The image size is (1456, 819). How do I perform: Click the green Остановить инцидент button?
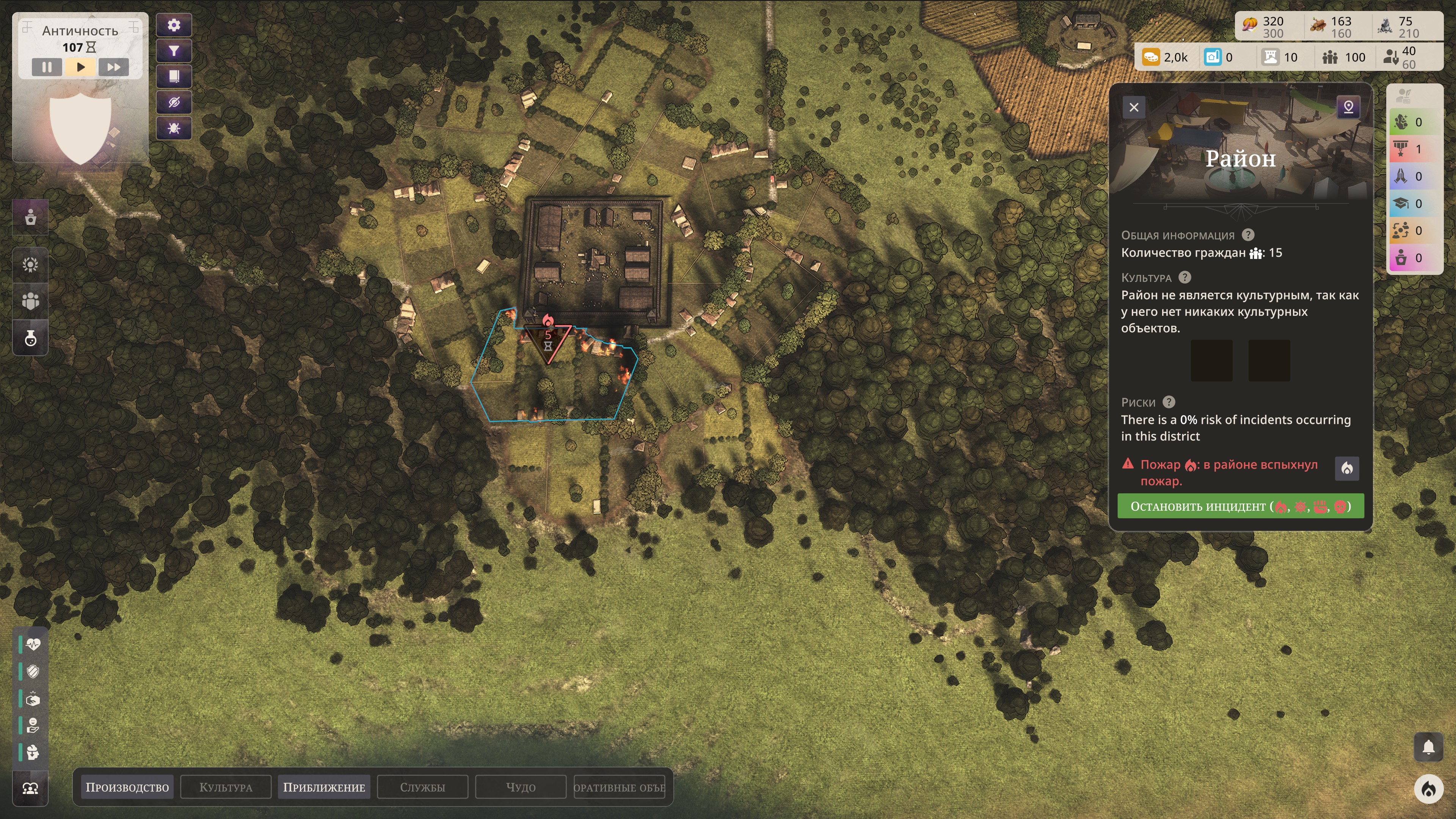[1240, 506]
